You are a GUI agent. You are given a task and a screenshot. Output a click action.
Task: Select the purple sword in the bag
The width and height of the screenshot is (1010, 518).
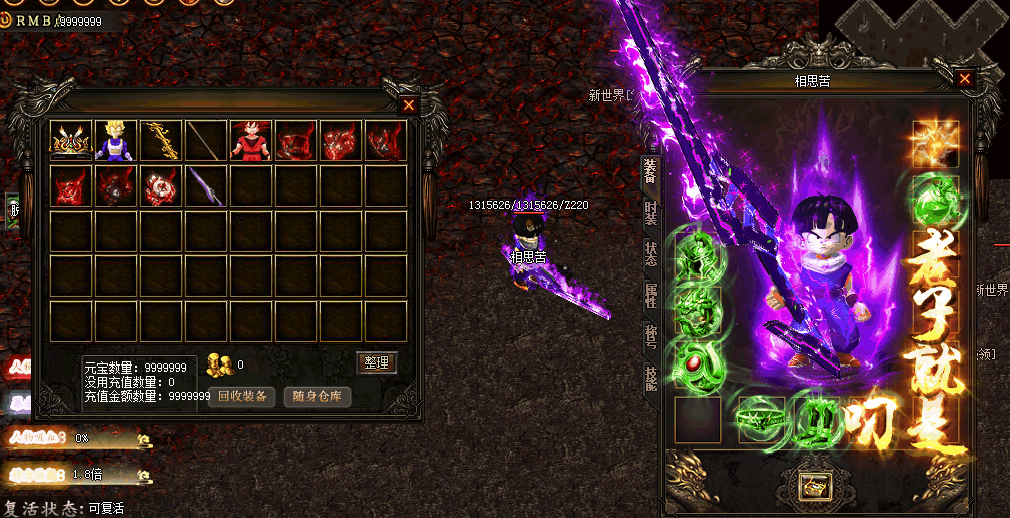coord(206,186)
